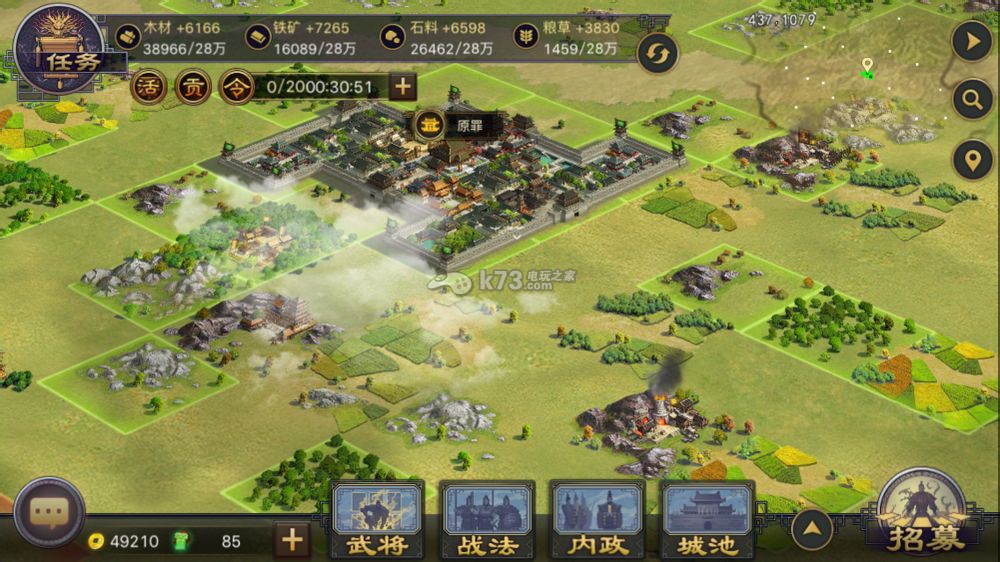
Task: Add more order tokens with plus button
Action: (402, 87)
